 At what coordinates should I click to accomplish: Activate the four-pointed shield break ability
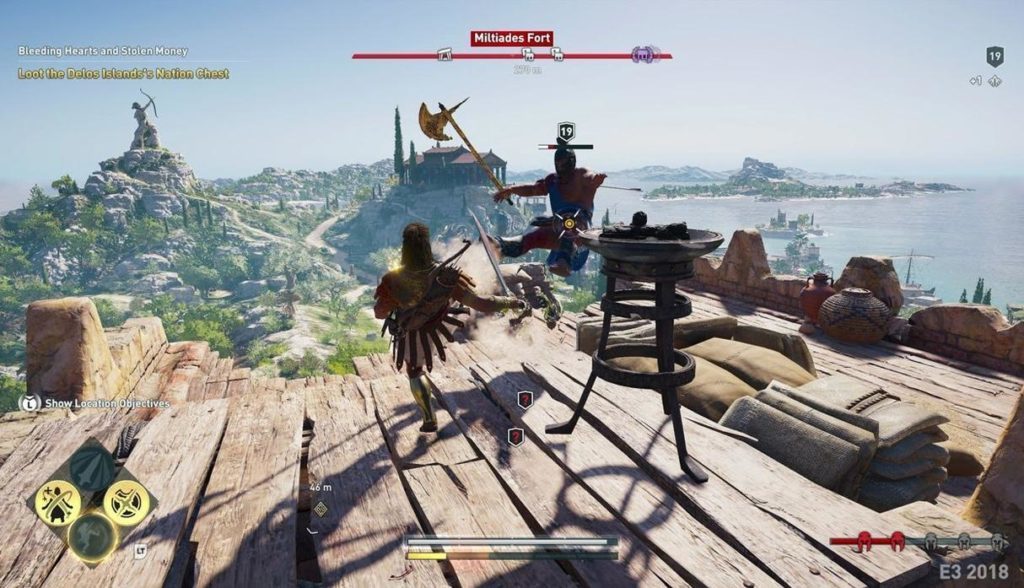[x=127, y=502]
